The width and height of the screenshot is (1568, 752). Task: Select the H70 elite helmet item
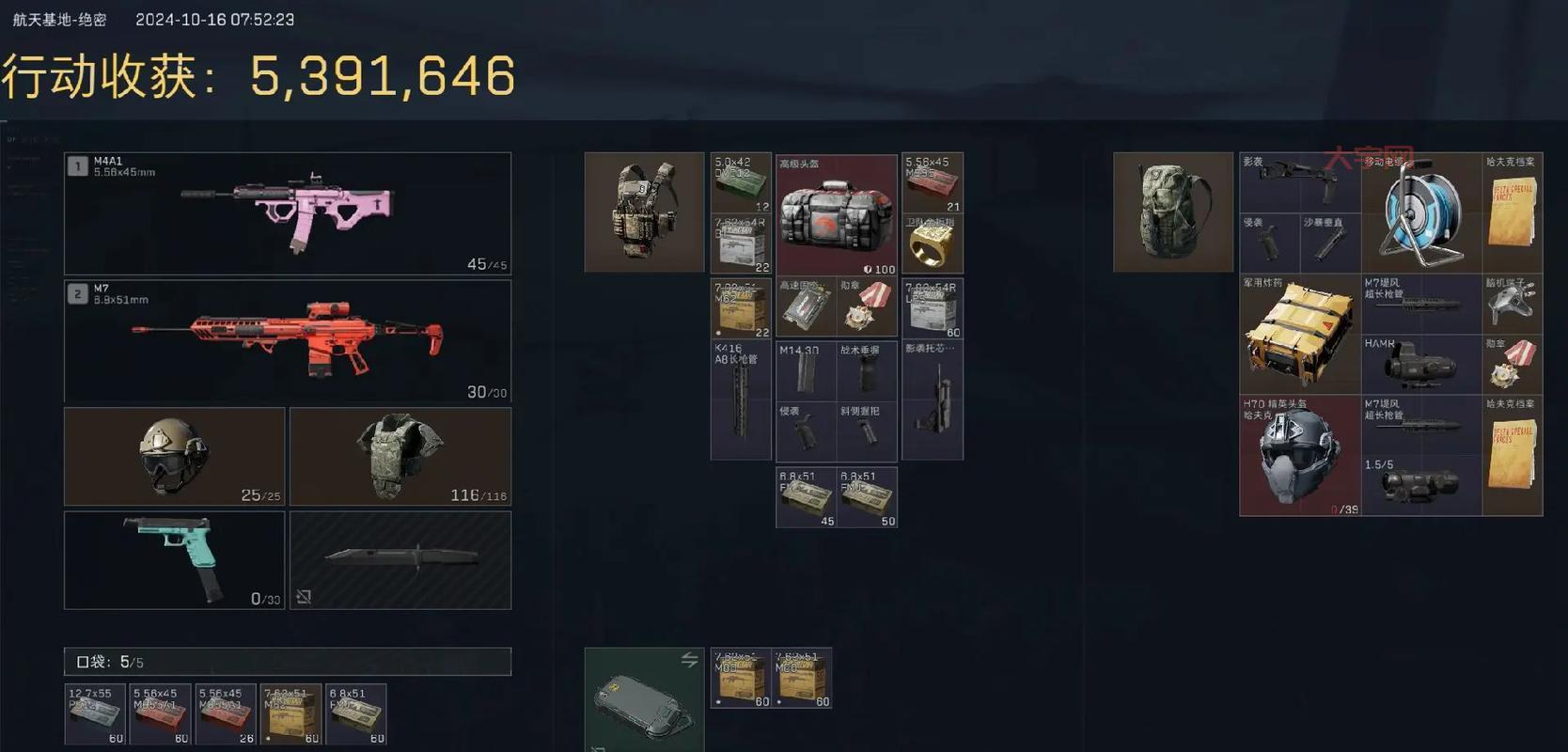[1299, 456]
